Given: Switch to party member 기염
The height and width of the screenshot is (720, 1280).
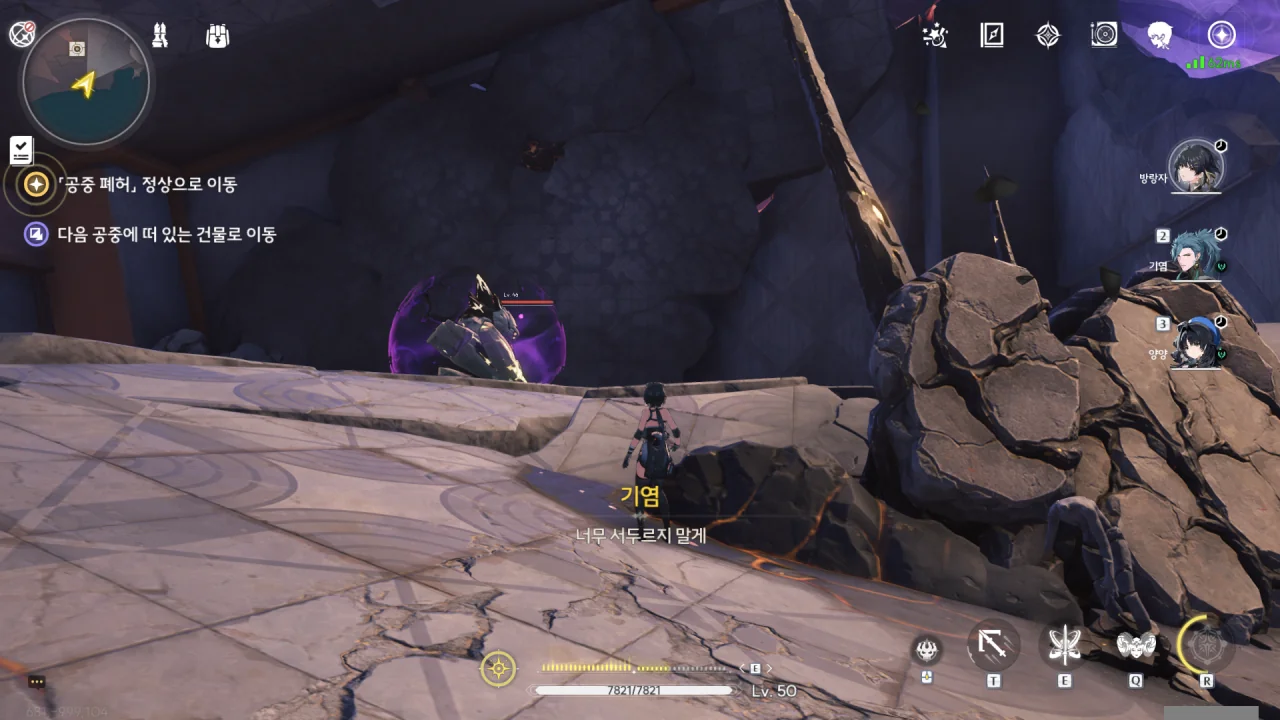Looking at the screenshot, I should tap(1194, 255).
